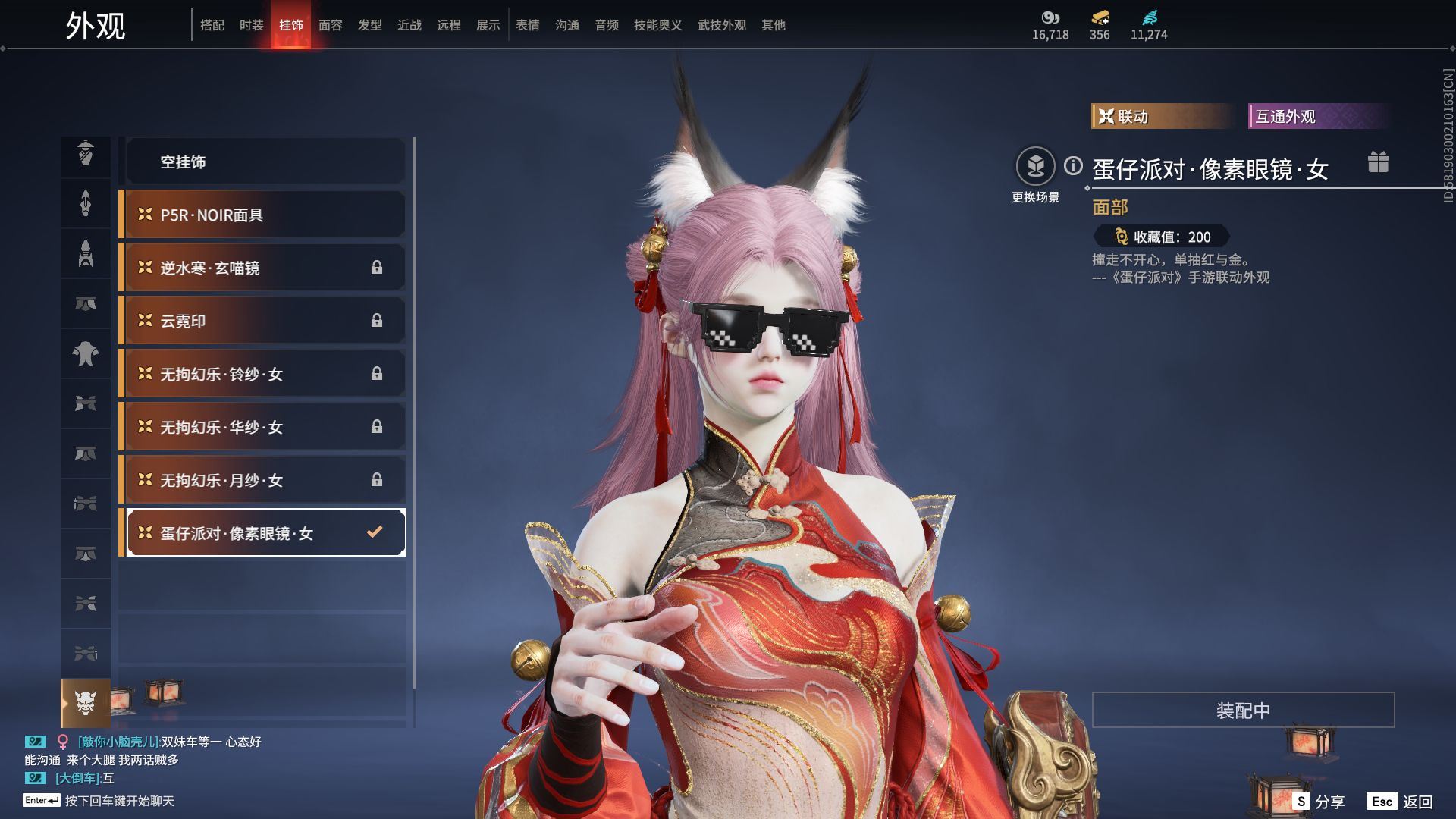This screenshot has width=1456, height=819.
Task: Choose 无拘幻乐·铃纱·女 from the list
Action: pyautogui.click(x=264, y=374)
